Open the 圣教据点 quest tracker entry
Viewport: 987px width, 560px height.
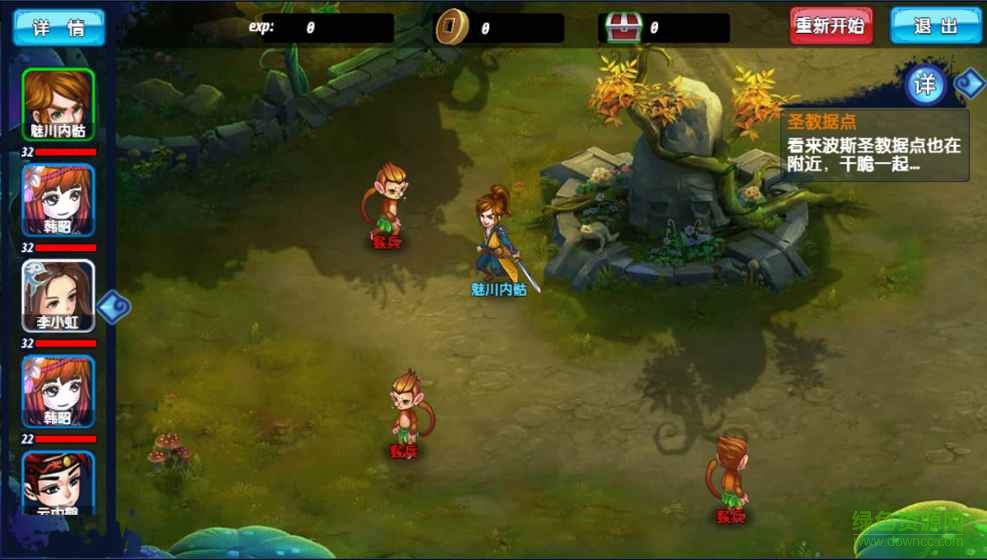click(874, 146)
